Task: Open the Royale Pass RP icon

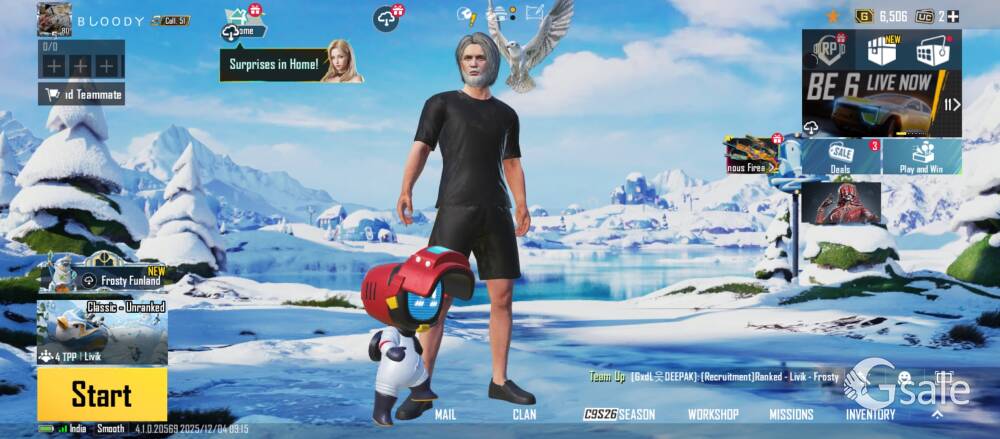Action: (x=828, y=50)
